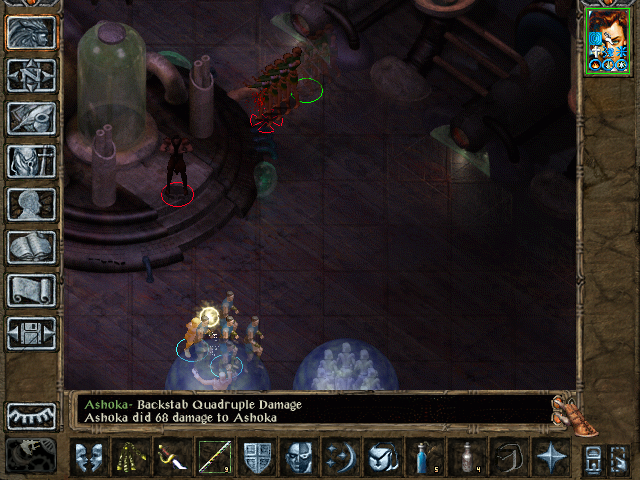Open the priest scroll

[x=32, y=290]
